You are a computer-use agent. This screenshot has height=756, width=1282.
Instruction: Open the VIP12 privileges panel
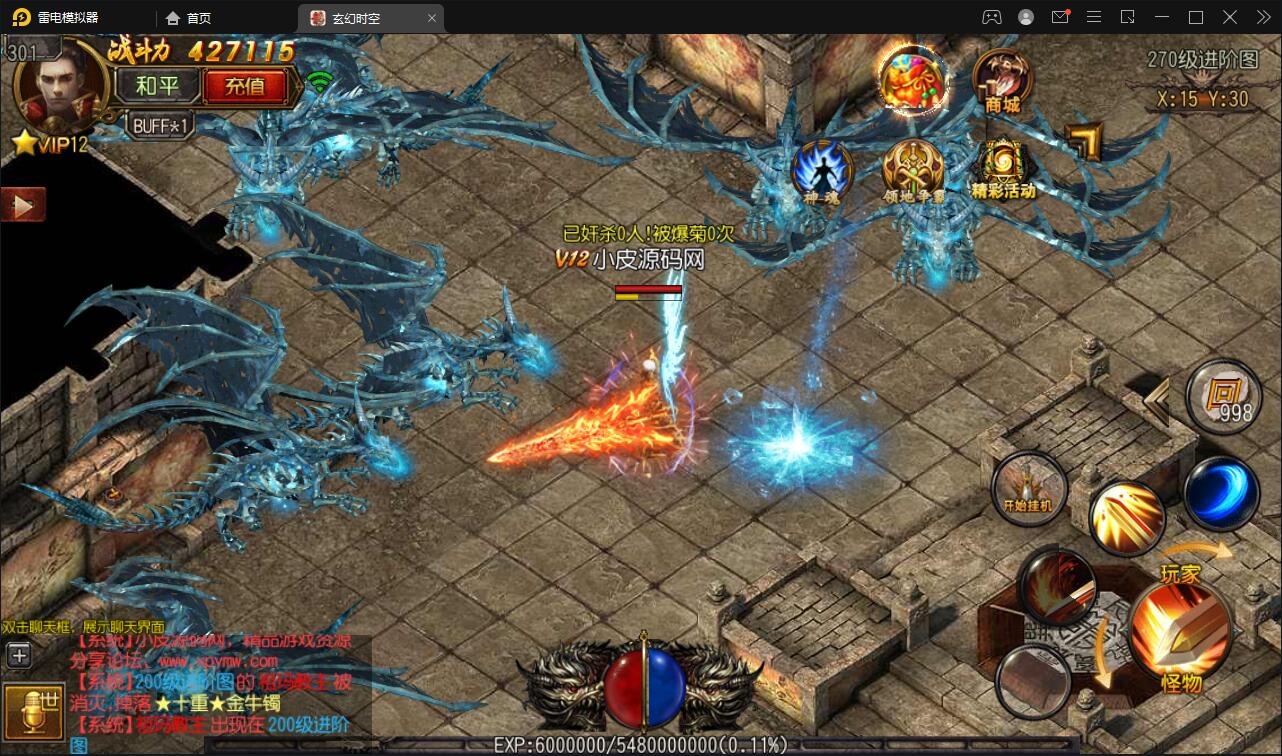[52, 144]
